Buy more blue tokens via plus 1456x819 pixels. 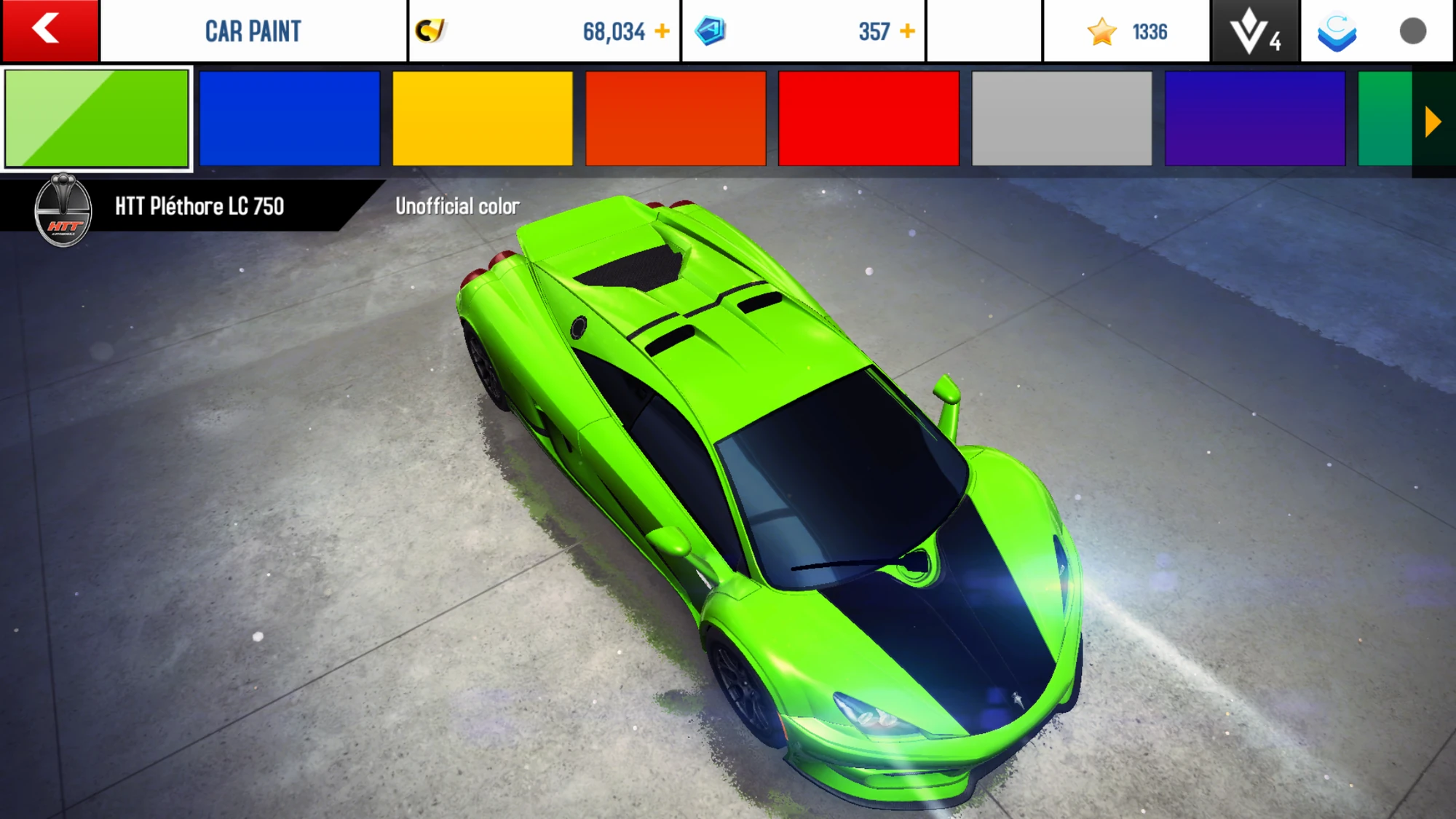tap(907, 31)
